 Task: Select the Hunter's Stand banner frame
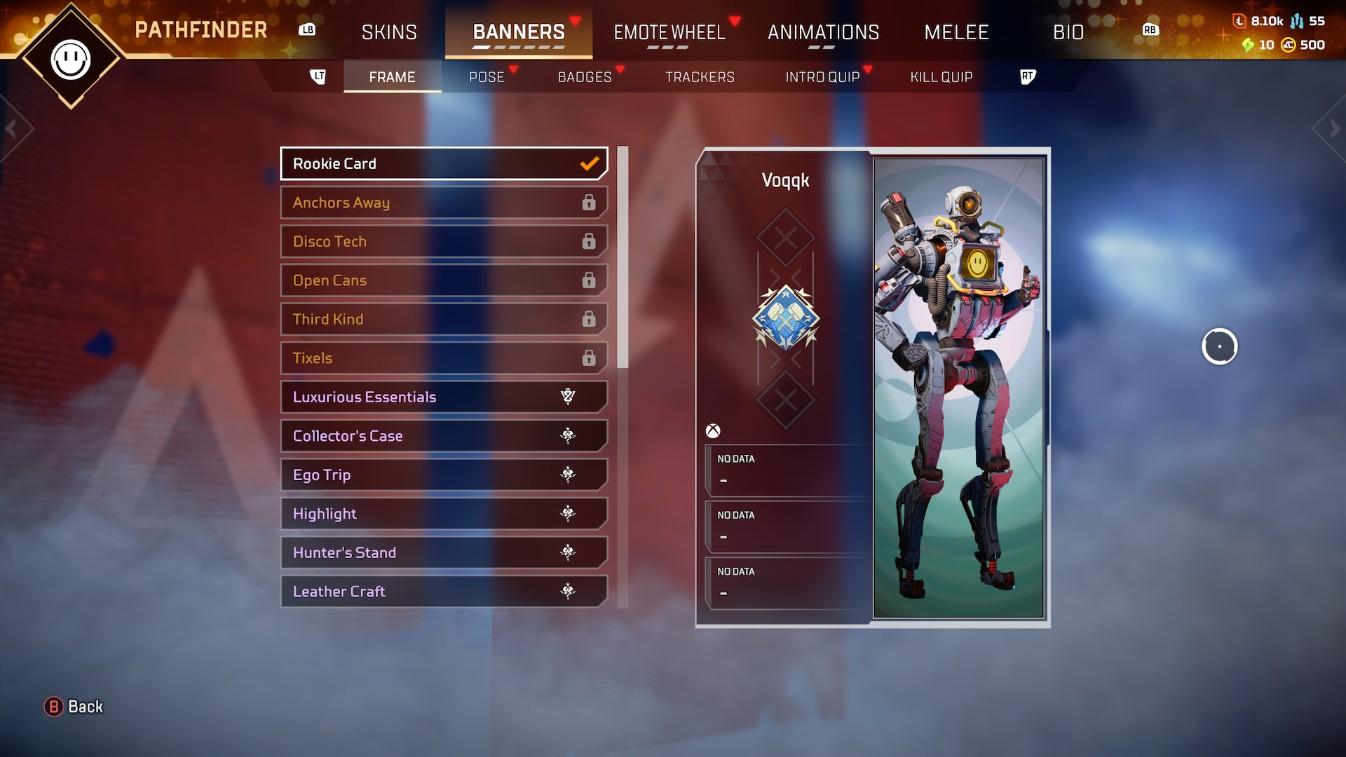click(444, 552)
